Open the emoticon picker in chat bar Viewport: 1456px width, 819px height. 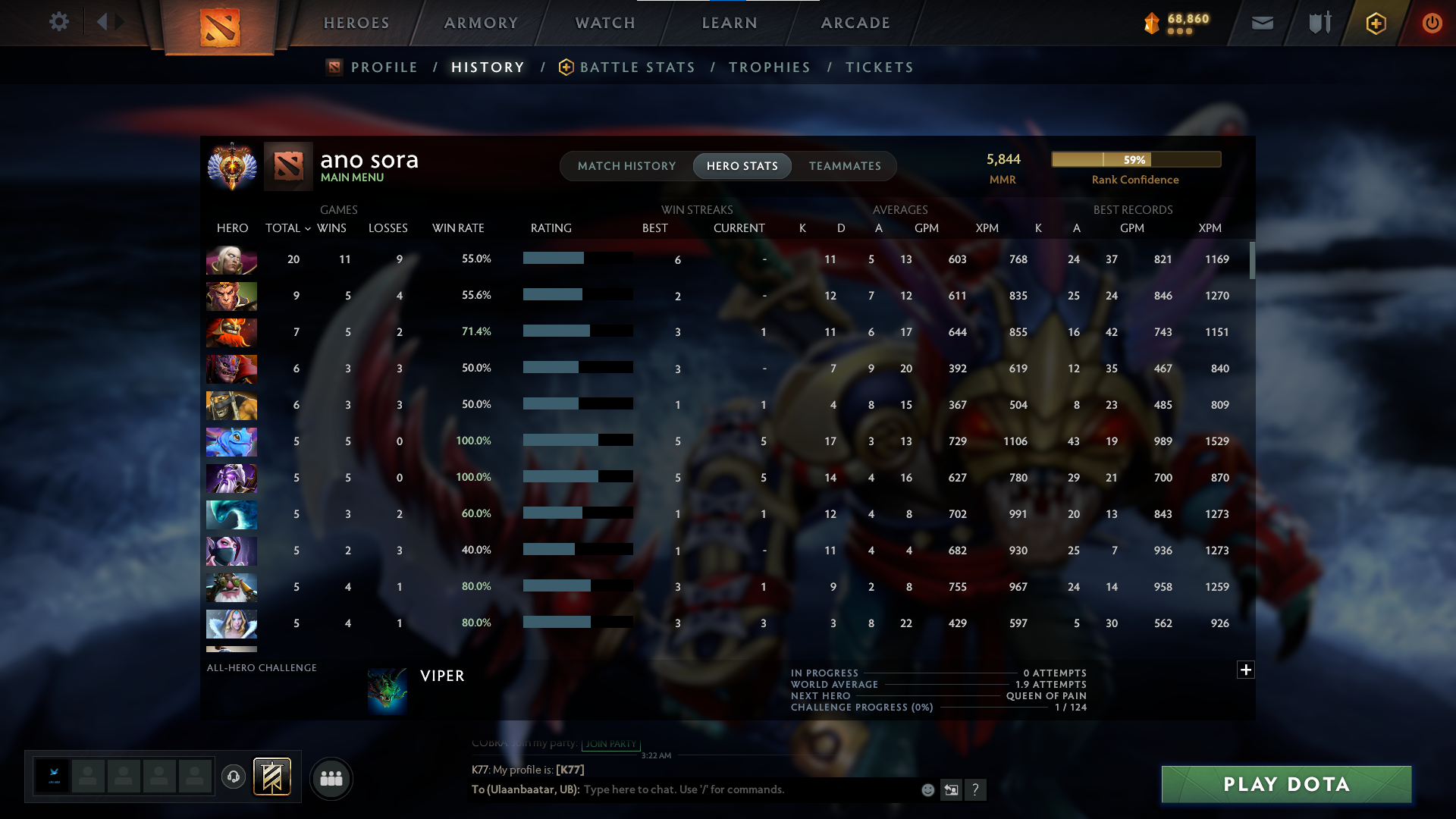click(x=927, y=789)
